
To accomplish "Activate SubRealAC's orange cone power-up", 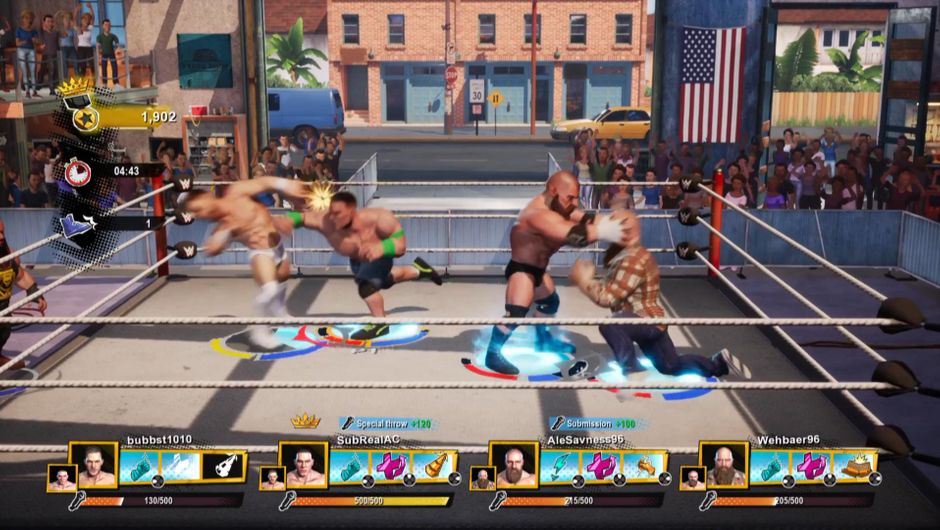I will [x=435, y=466].
